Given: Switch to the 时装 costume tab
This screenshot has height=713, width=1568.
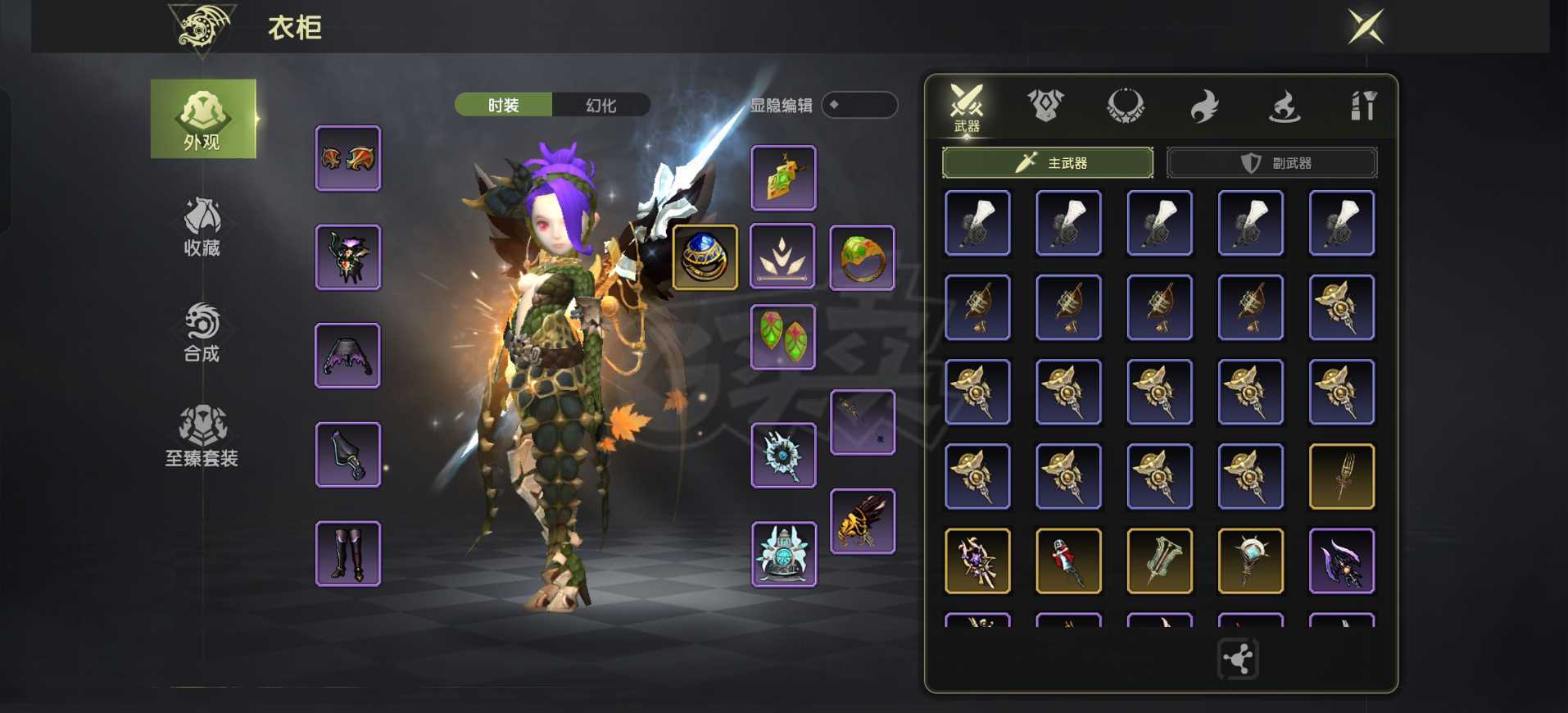Looking at the screenshot, I should pyautogui.click(x=503, y=105).
